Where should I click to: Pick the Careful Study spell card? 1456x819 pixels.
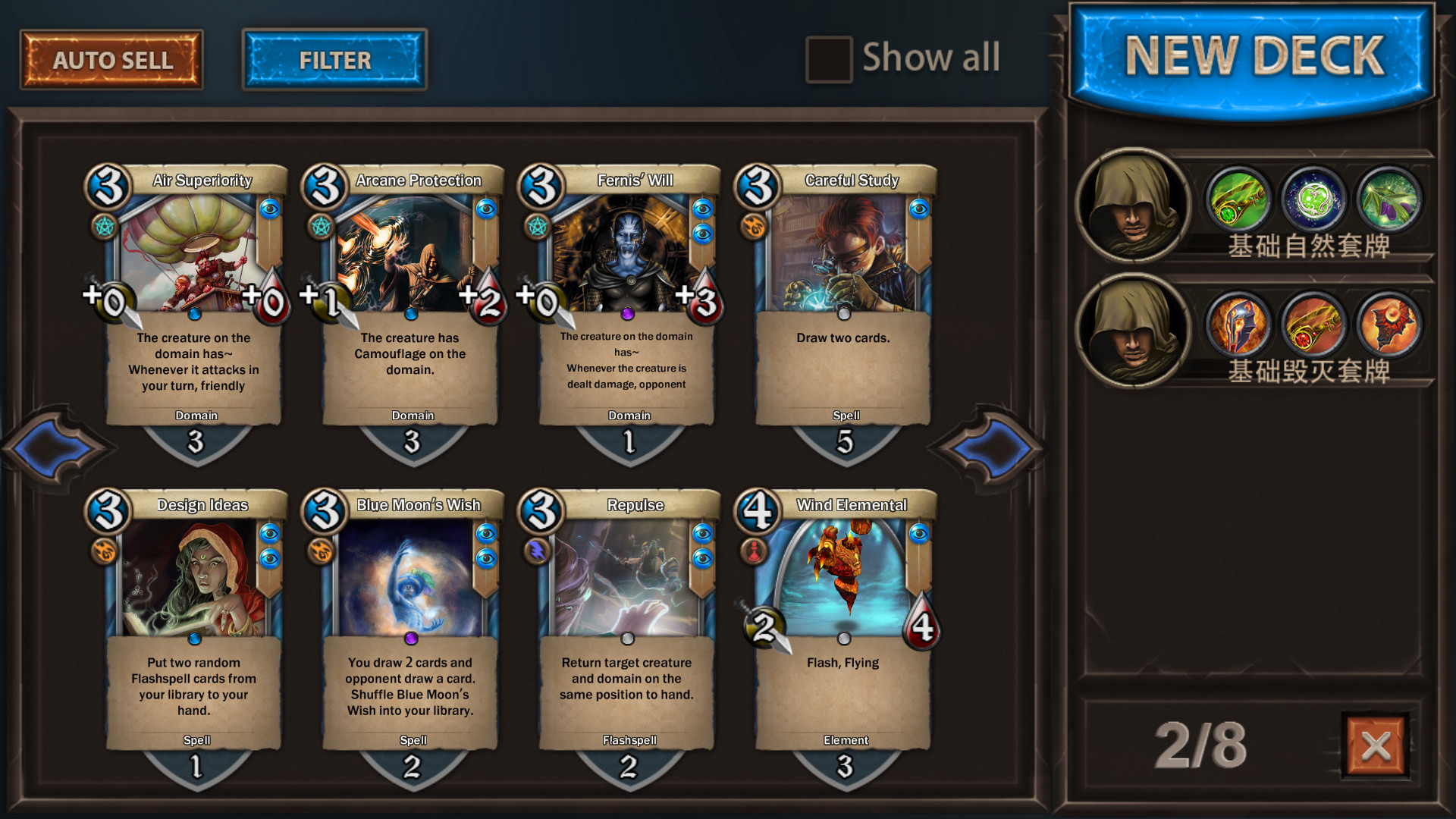843,303
